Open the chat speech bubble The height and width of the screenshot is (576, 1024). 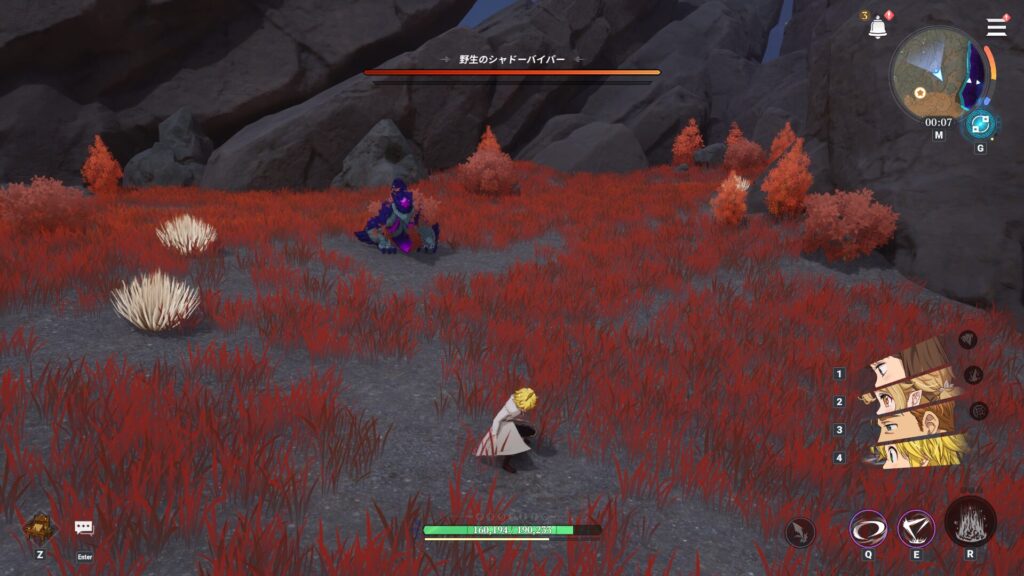[84, 528]
